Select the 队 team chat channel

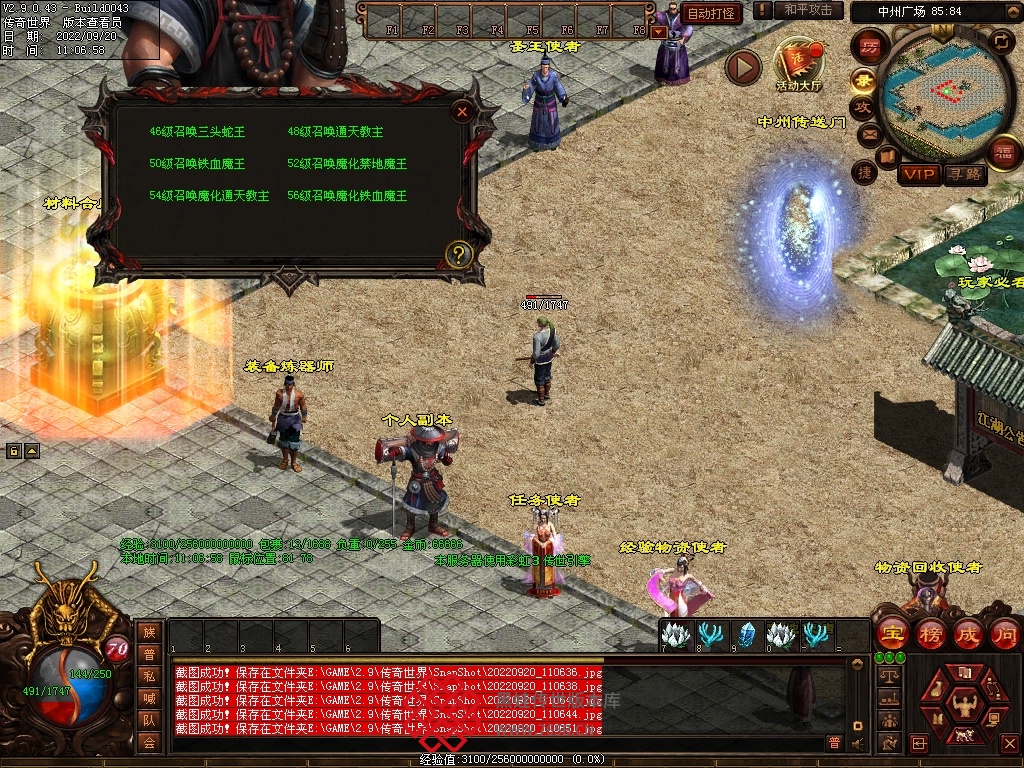[x=149, y=719]
